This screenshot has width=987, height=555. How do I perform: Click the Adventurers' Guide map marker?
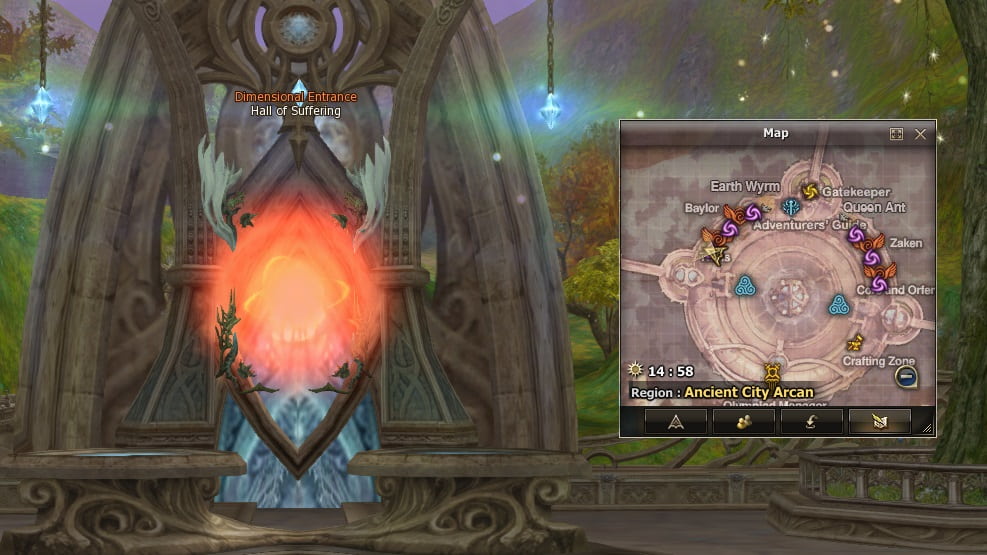click(x=791, y=207)
